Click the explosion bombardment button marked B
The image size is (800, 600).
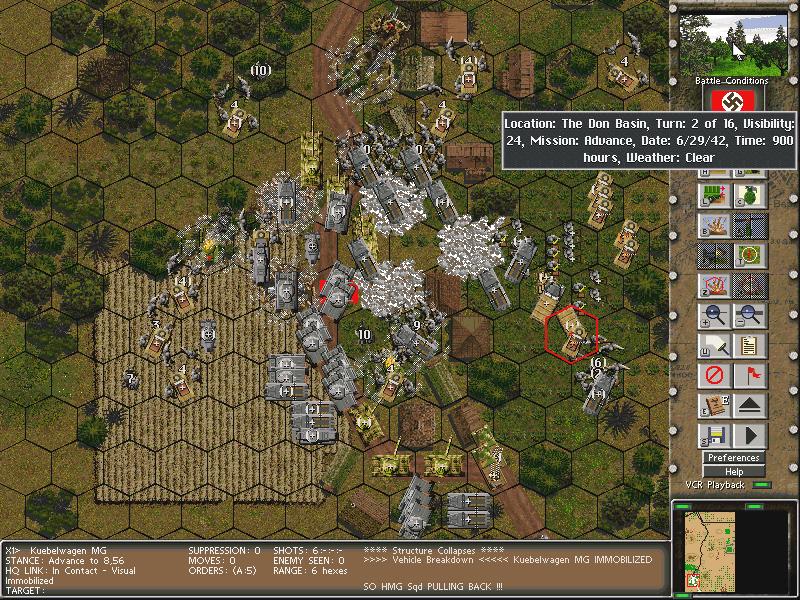(x=713, y=225)
